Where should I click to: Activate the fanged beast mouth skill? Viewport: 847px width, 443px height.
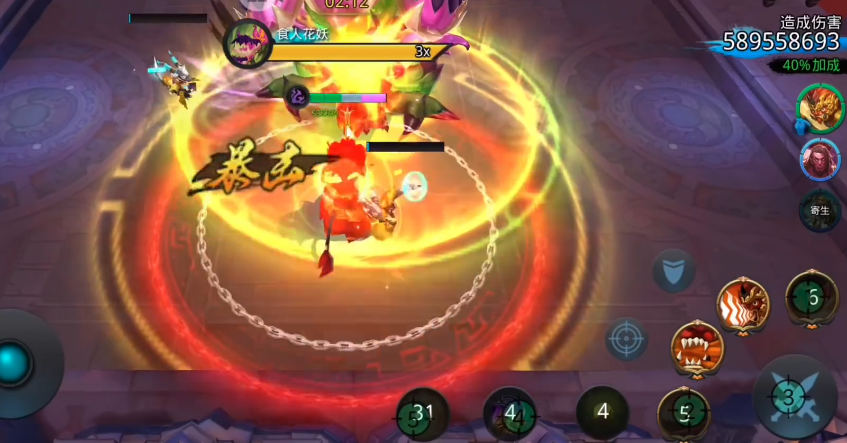696,349
